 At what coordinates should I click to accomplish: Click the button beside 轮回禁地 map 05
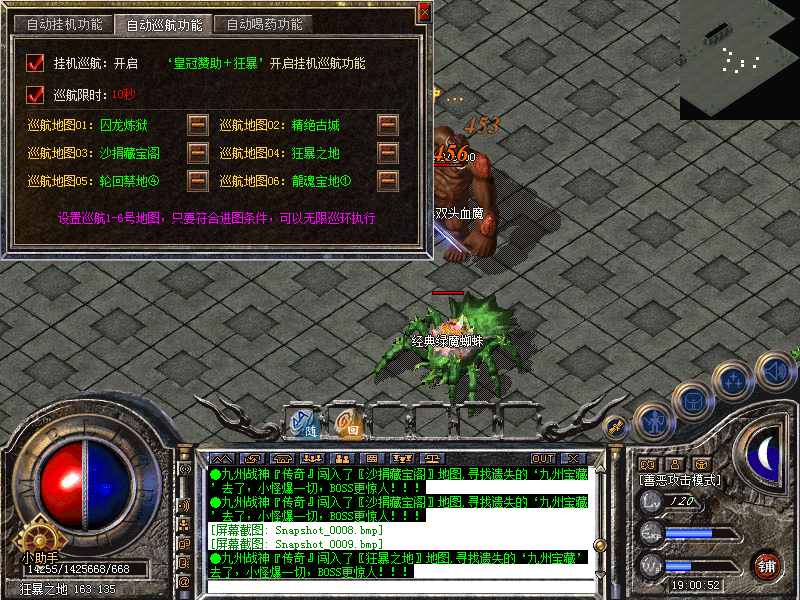point(198,181)
